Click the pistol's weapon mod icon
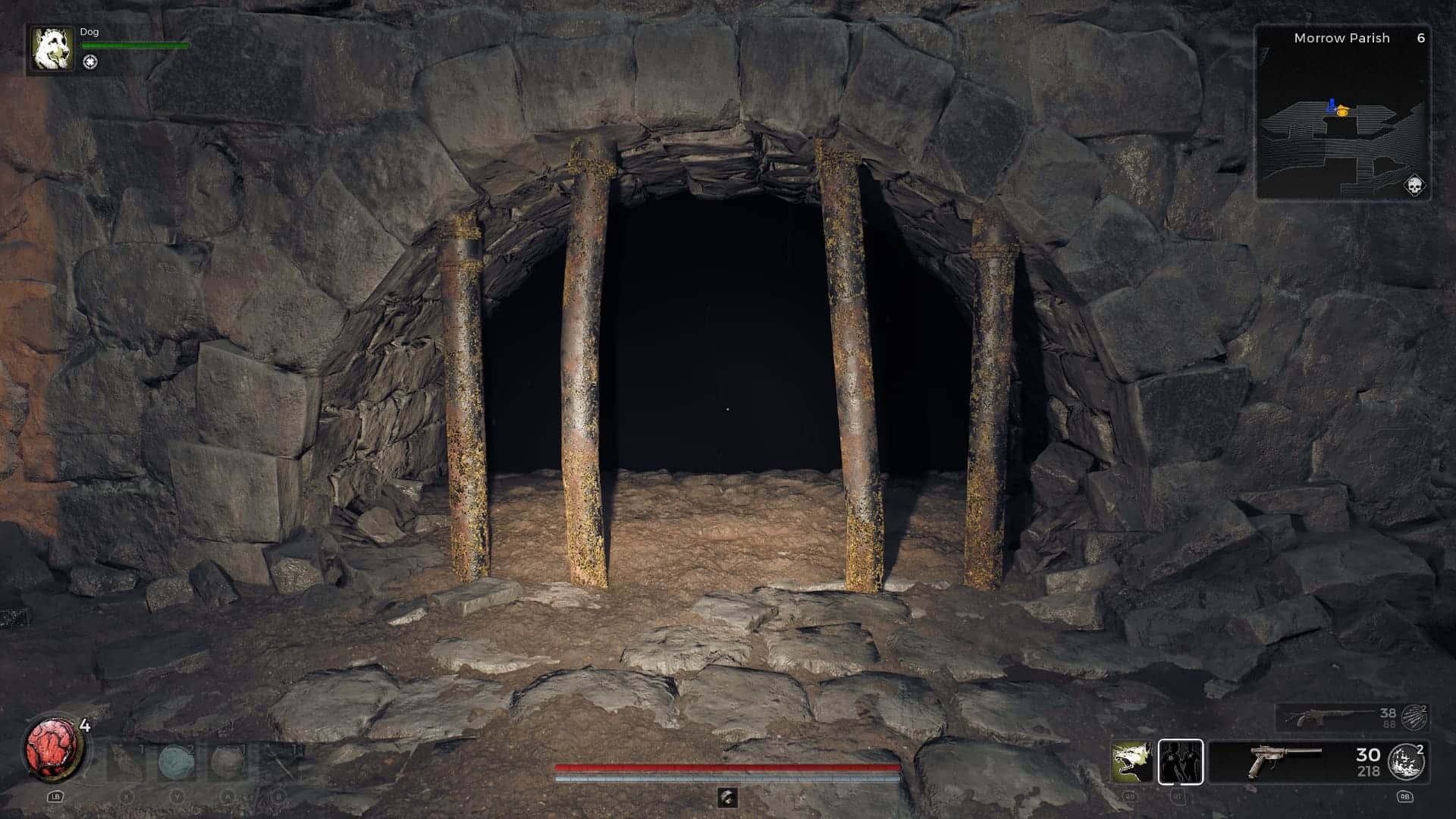This screenshot has height=819, width=1456. [1406, 761]
